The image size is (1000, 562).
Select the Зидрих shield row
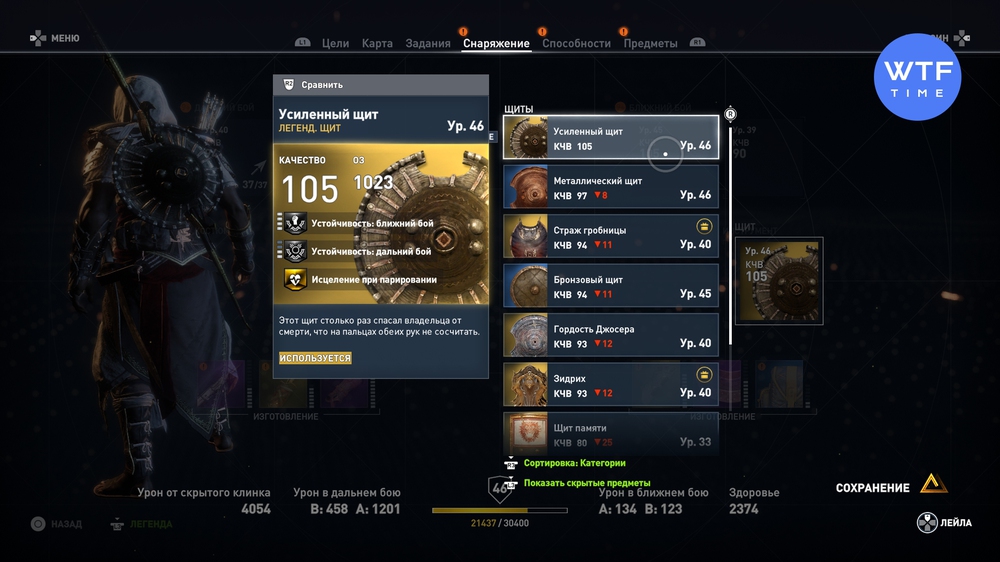click(610, 386)
